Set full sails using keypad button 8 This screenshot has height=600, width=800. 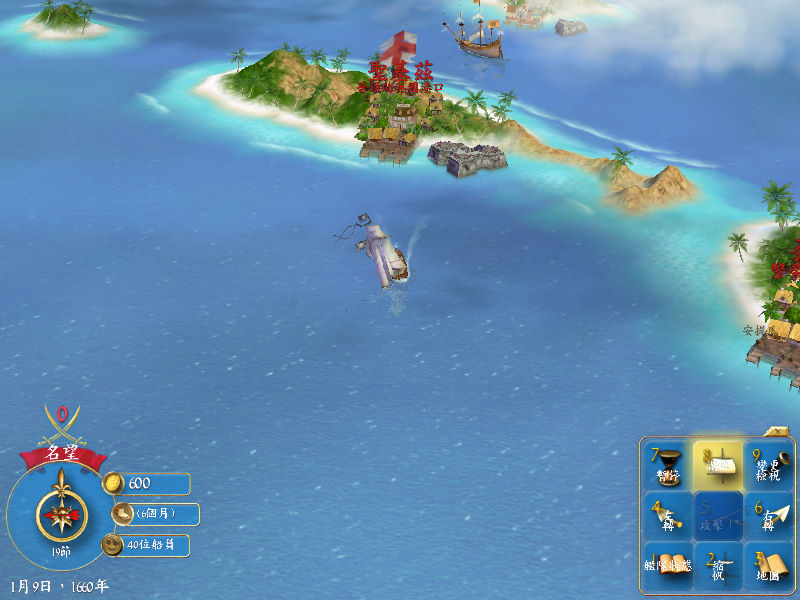[718, 466]
